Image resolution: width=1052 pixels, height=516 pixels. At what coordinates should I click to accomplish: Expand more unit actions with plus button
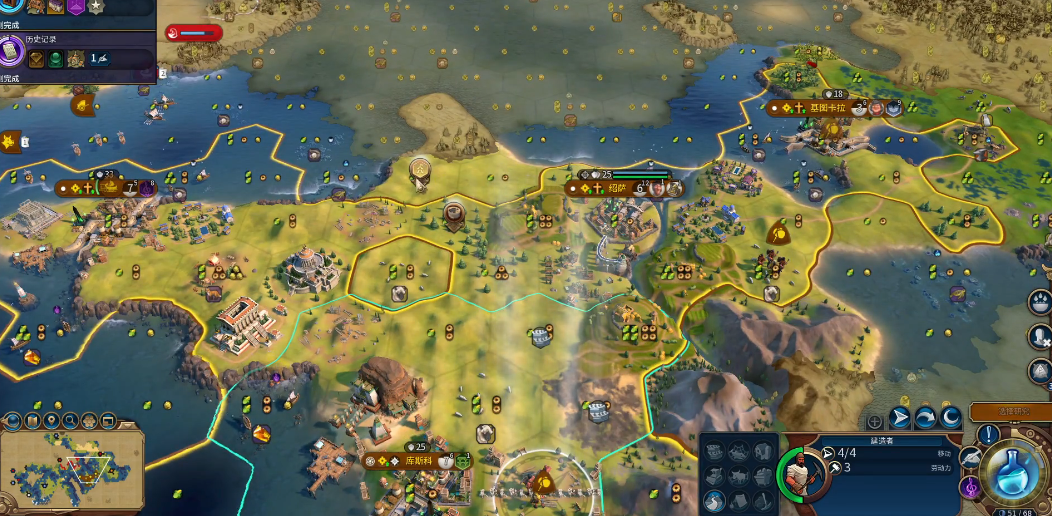pos(875,421)
